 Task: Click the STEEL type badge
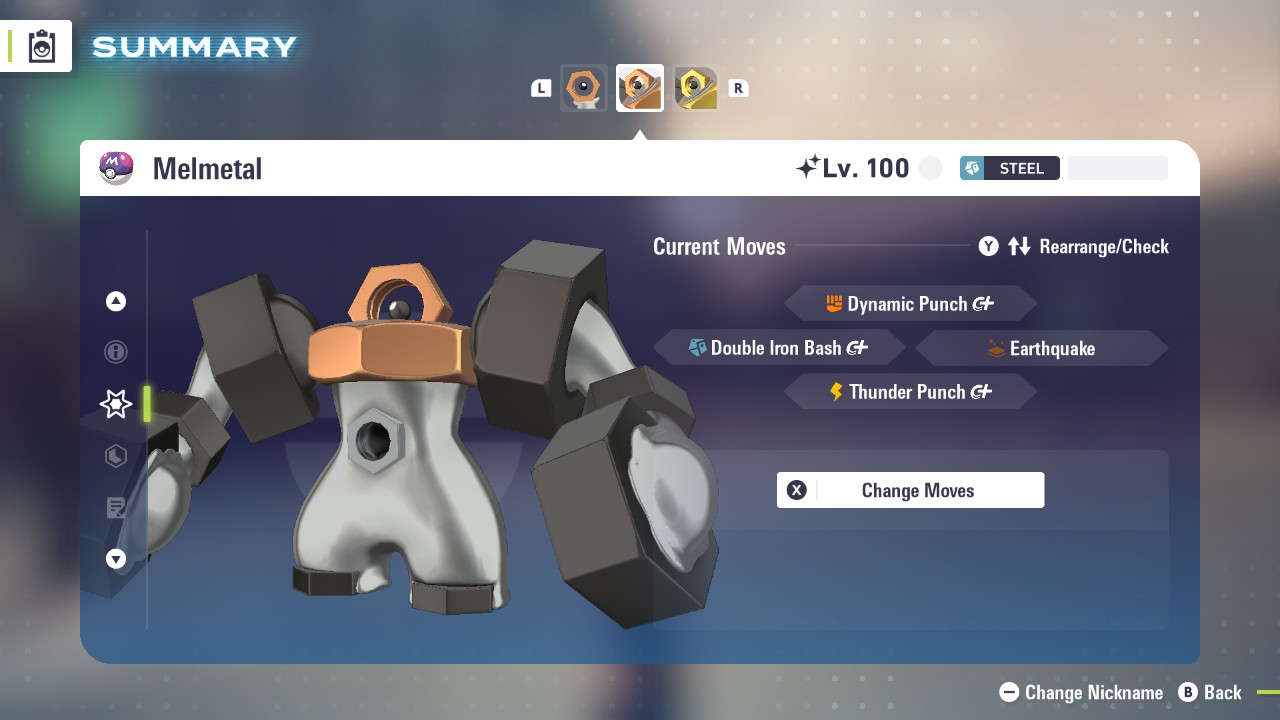tap(1009, 168)
